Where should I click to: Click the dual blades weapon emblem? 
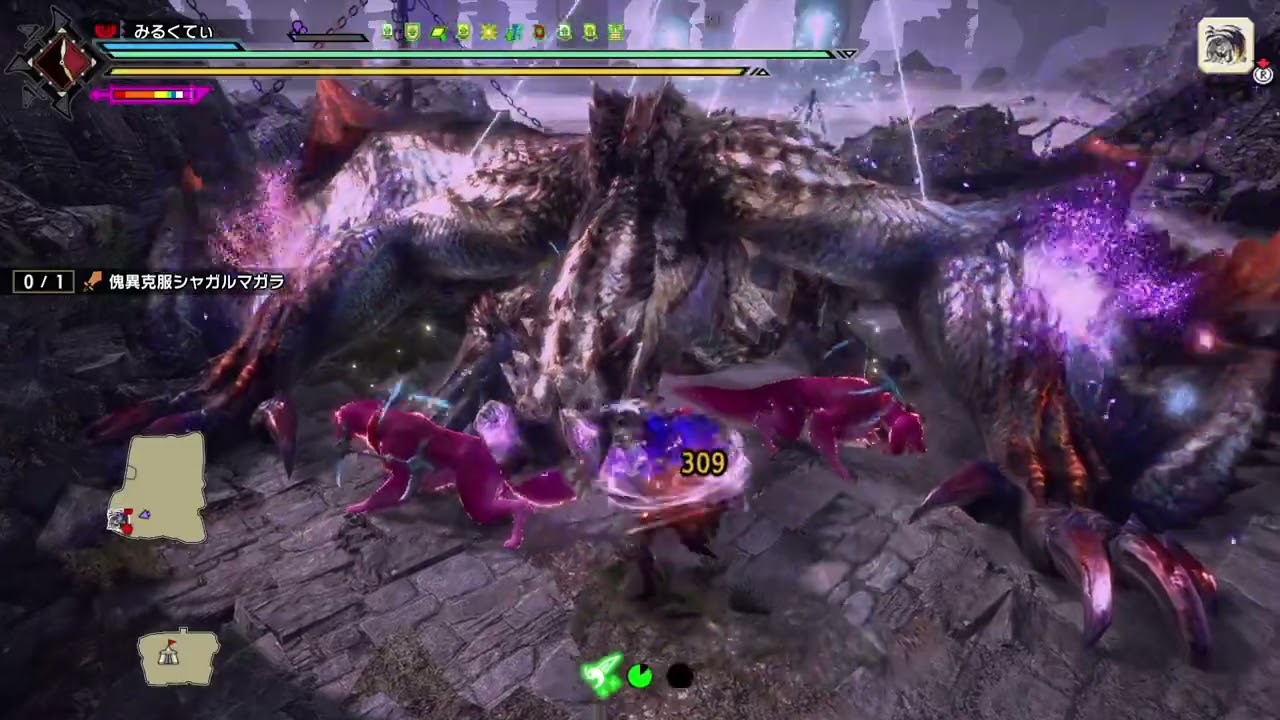pyautogui.click(x=56, y=61)
